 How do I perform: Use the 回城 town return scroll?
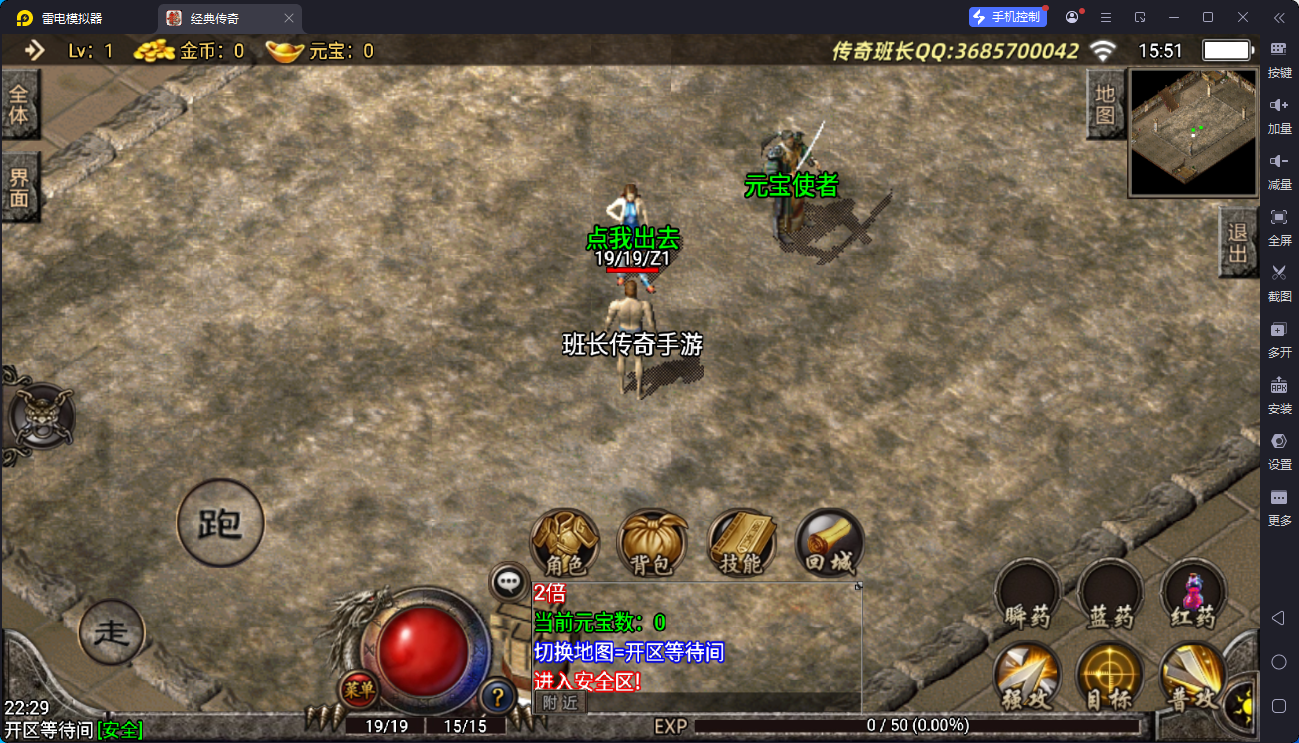(829, 545)
